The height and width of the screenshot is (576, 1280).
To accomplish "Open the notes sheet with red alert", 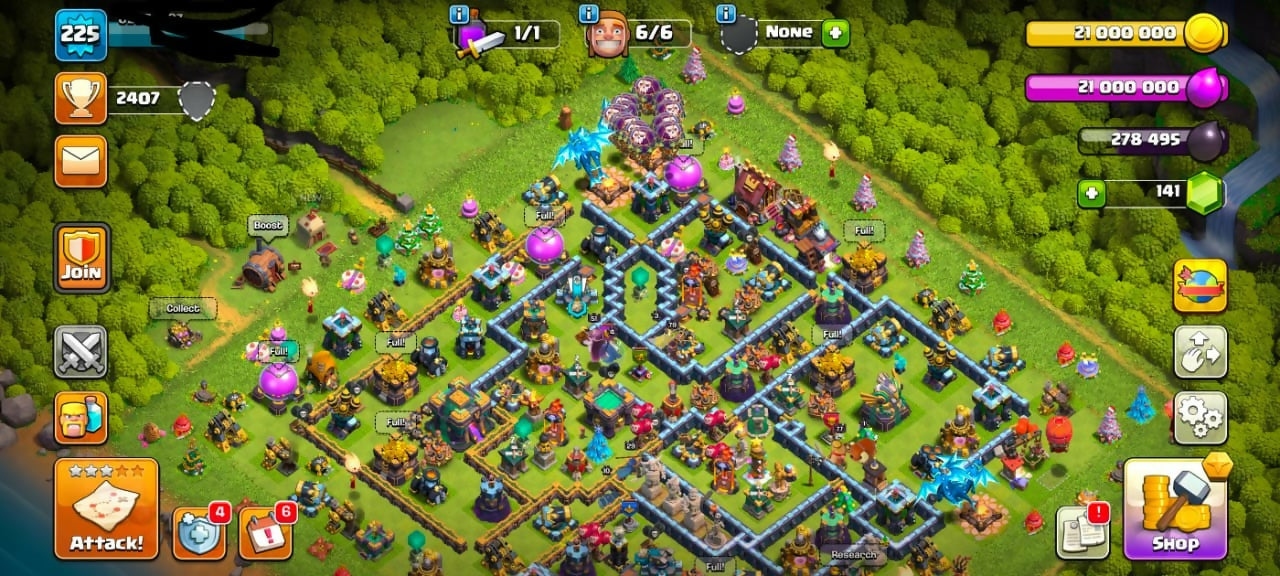I will pos(1081,531).
